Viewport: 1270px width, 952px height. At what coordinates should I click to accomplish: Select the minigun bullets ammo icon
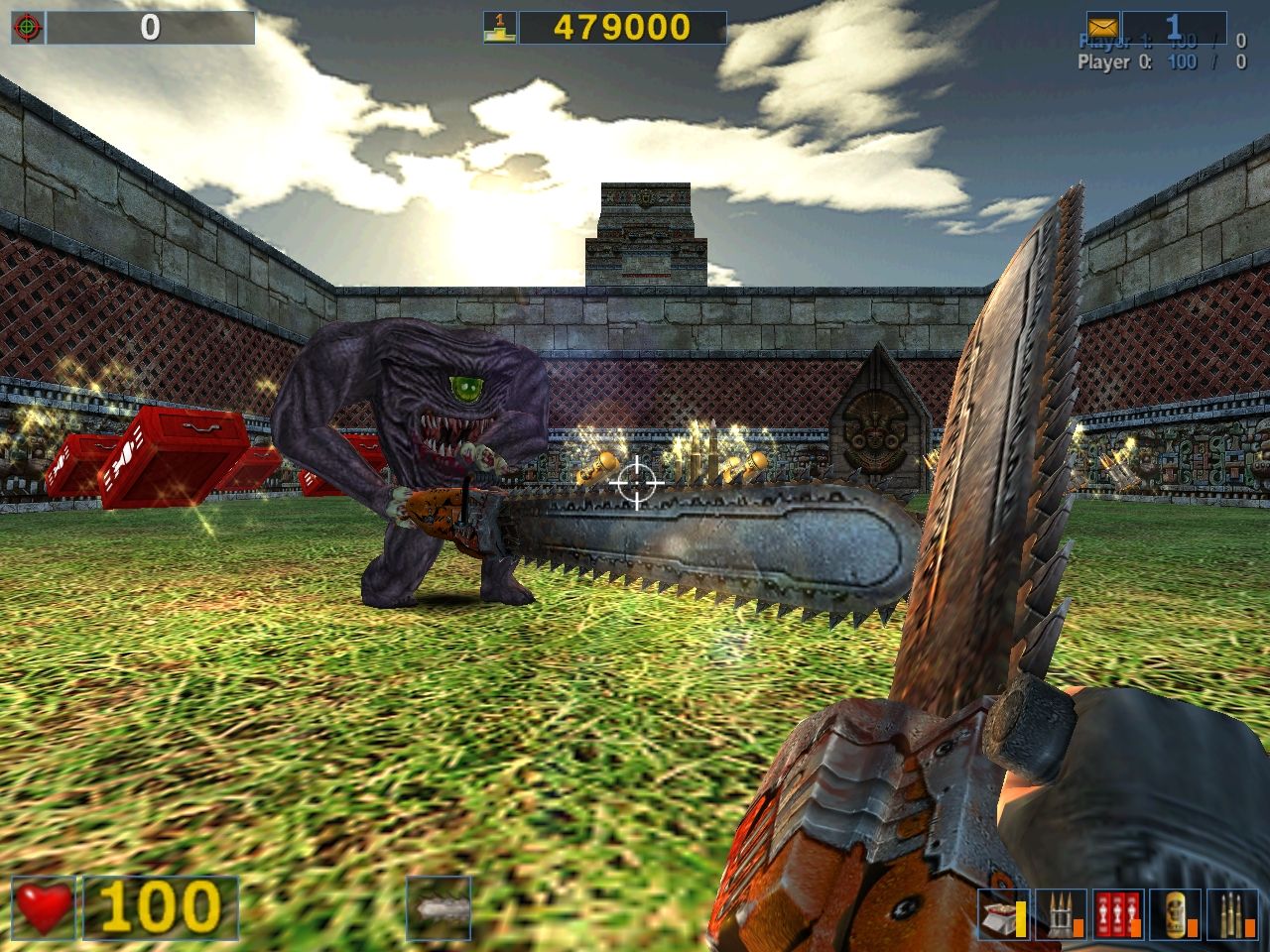tap(1062, 912)
